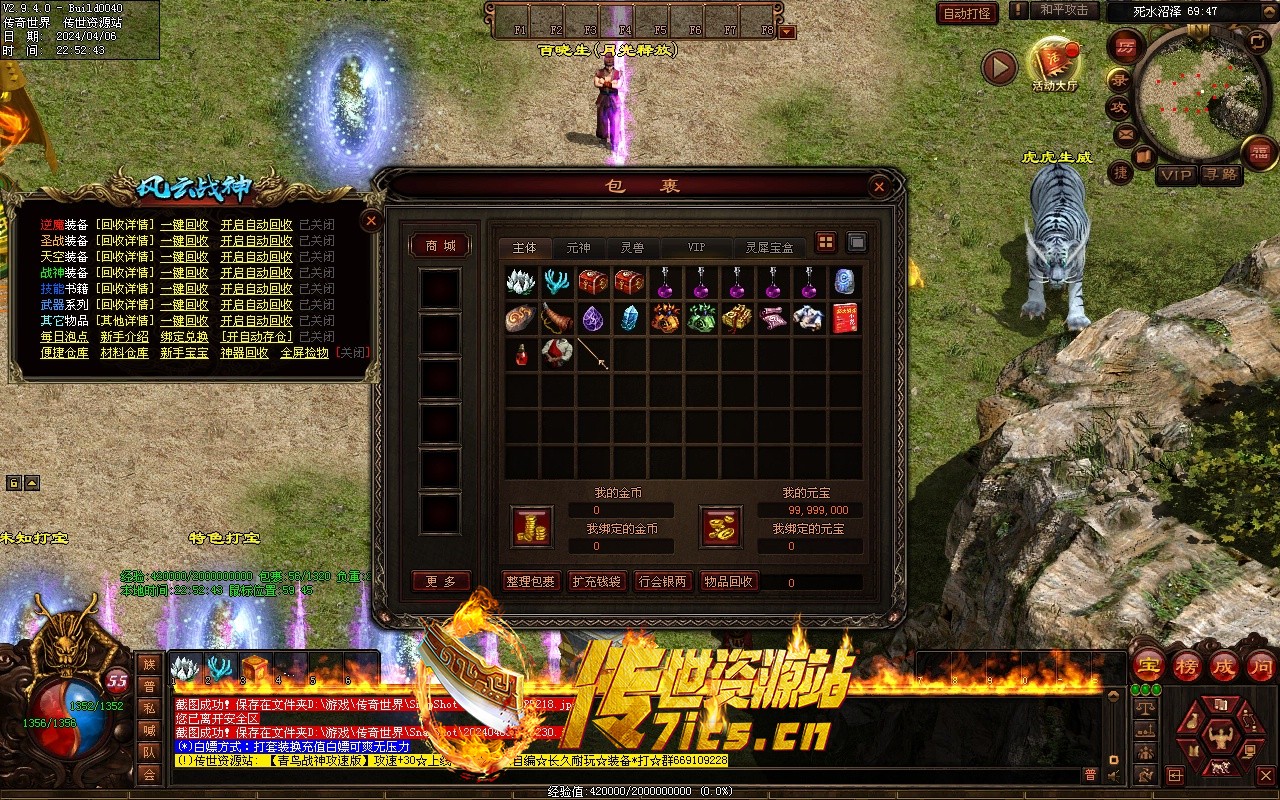The image size is (1280, 800).
Task: Sort the bag with 整理包裹
Action: pyautogui.click(x=530, y=582)
